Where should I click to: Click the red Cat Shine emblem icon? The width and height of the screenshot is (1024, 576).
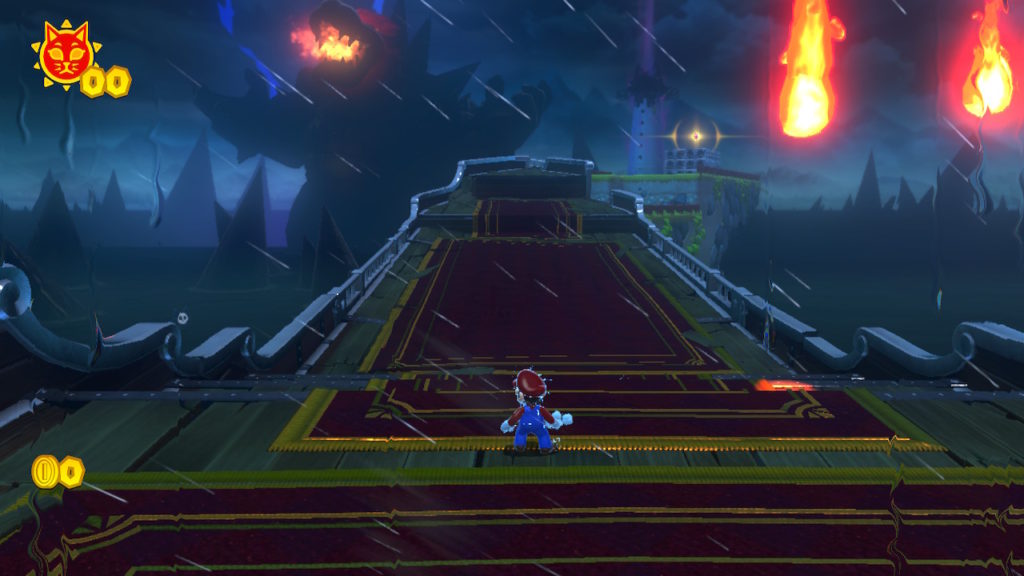[64, 54]
